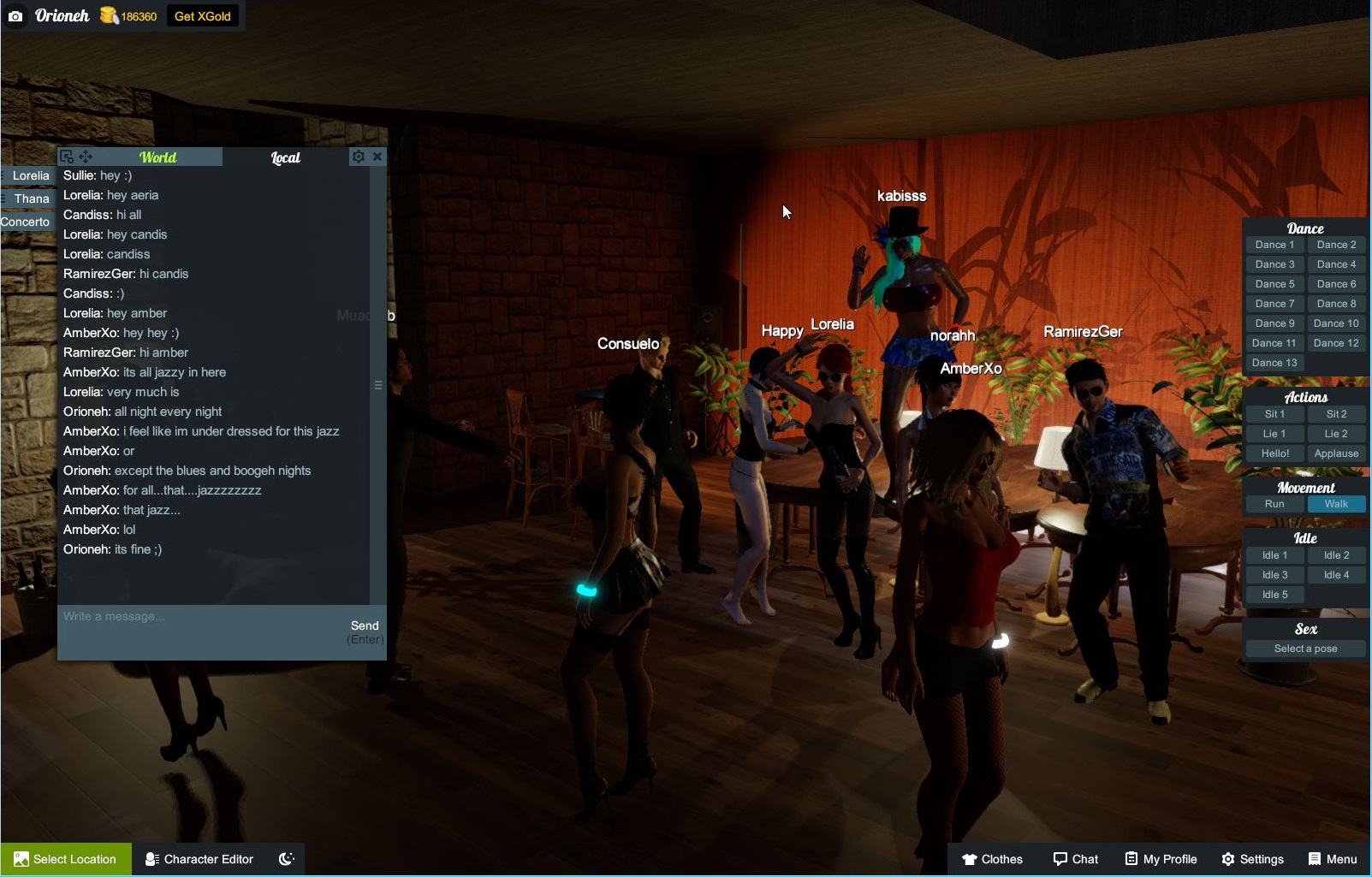
Task: Open the Clothes panel
Action: [x=992, y=859]
